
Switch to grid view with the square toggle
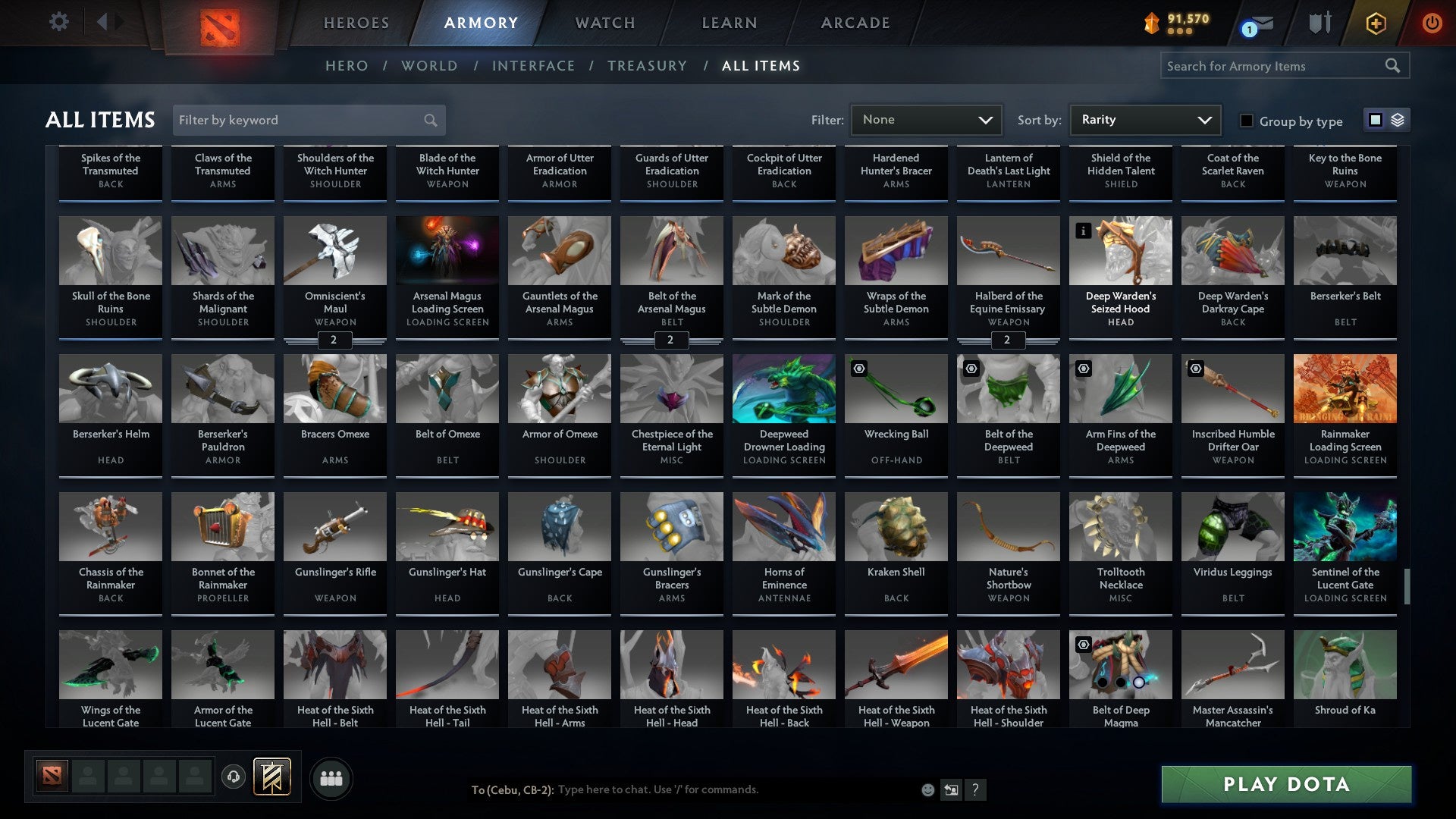[1375, 120]
